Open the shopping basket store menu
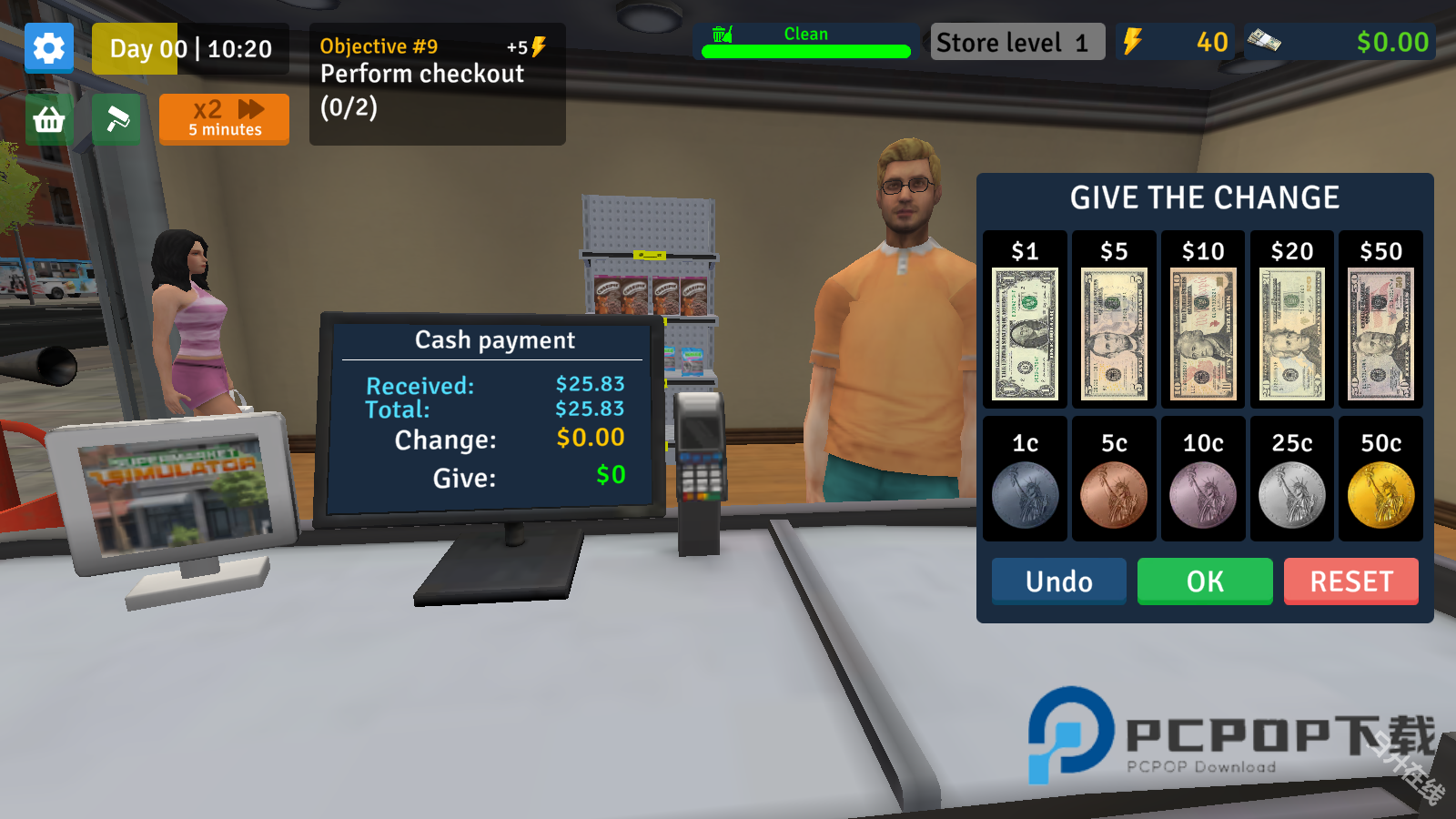Screen dimensions: 1456x819 [x=49, y=119]
